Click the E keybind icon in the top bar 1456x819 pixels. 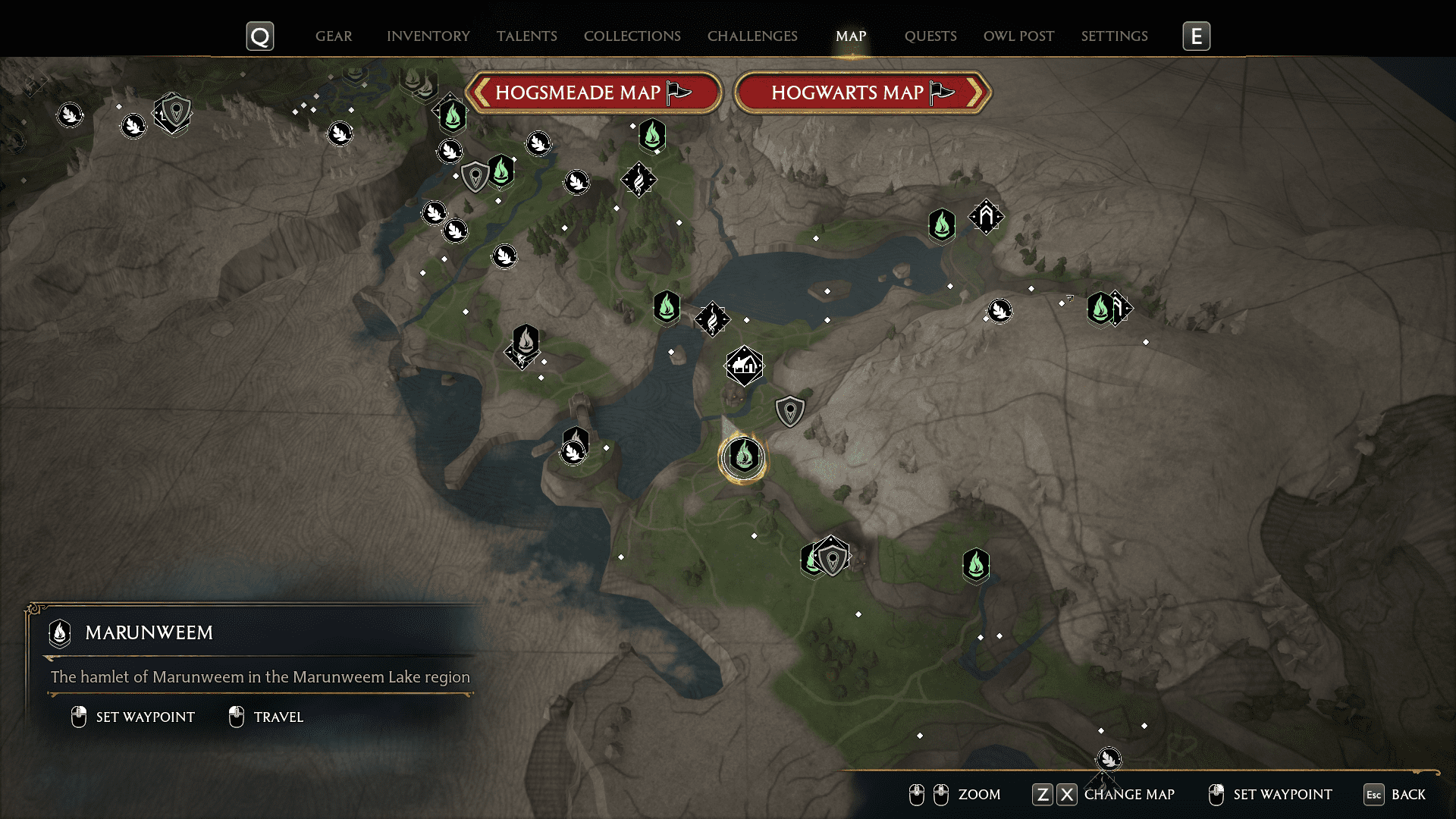tap(1196, 35)
